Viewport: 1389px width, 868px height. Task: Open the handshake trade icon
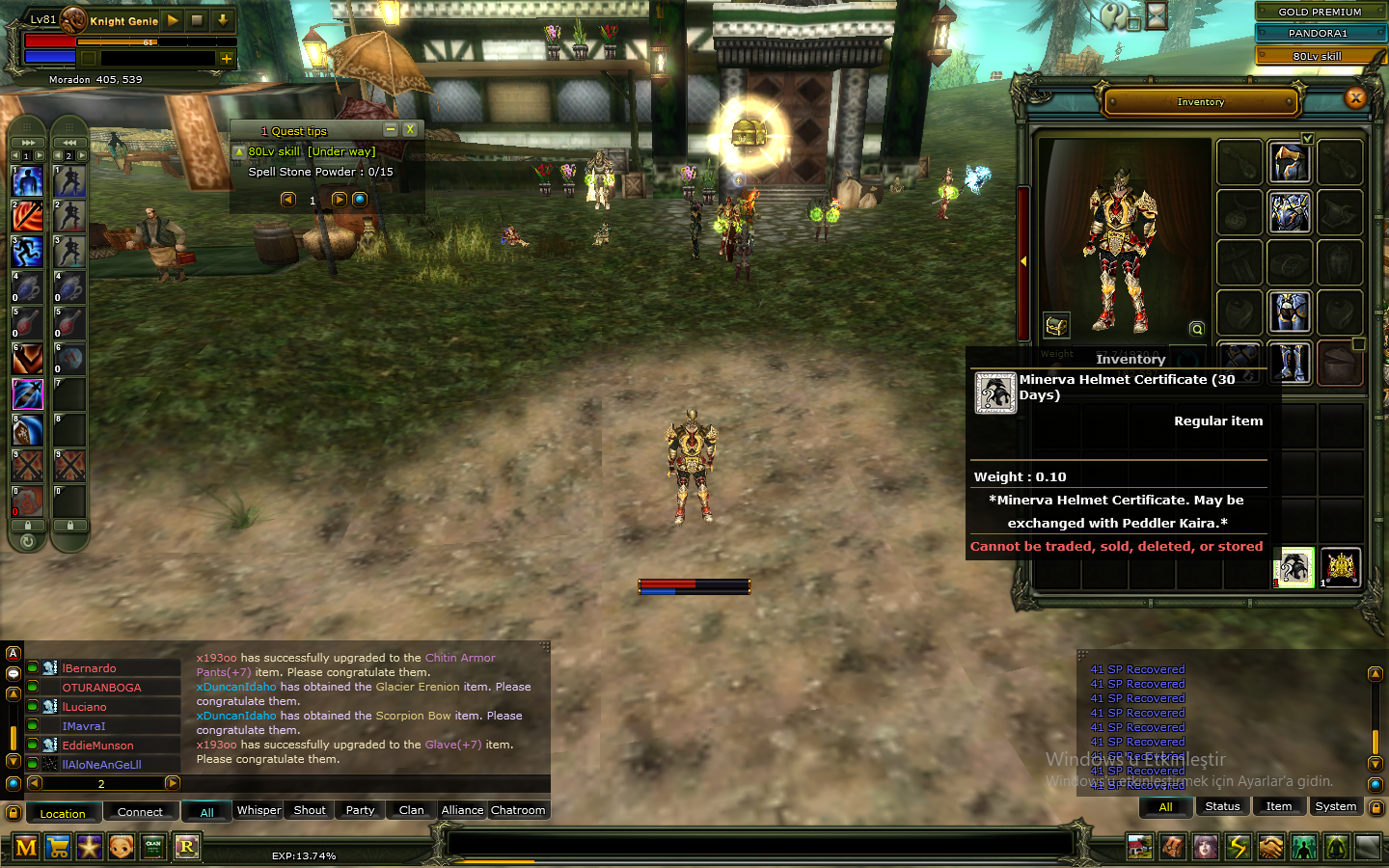[1271, 847]
